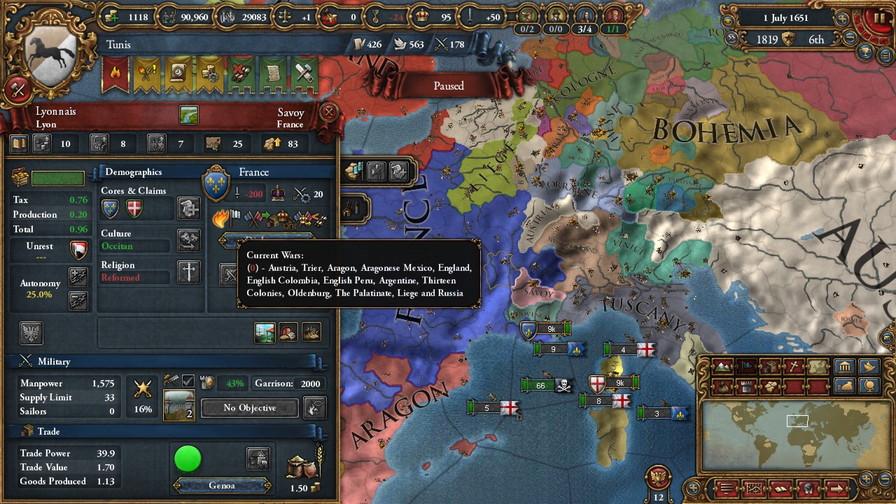Open the main menu list button
The width and height of the screenshot is (896, 504).
pos(729,488)
